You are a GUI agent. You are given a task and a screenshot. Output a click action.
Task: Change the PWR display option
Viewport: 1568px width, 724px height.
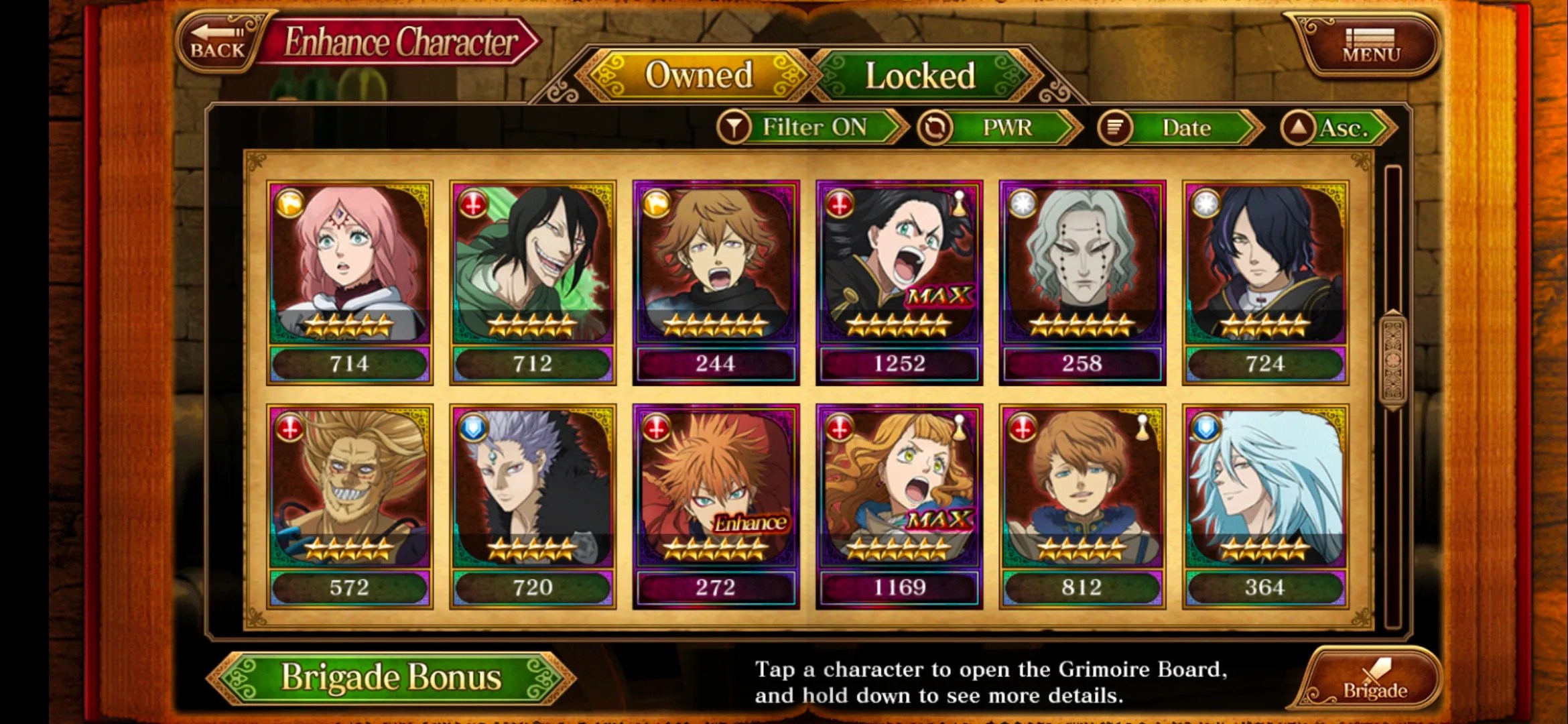[998, 127]
